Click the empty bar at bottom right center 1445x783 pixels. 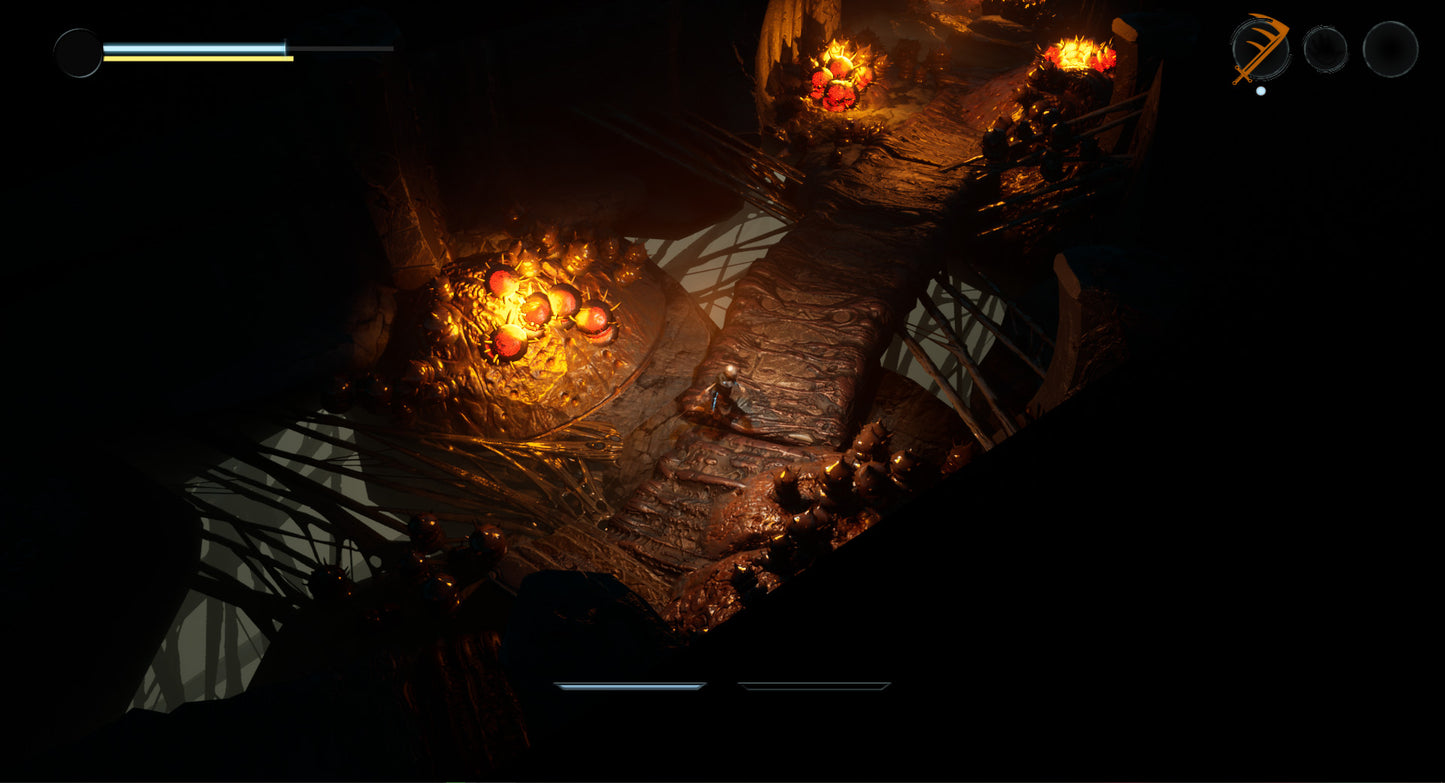click(815, 687)
